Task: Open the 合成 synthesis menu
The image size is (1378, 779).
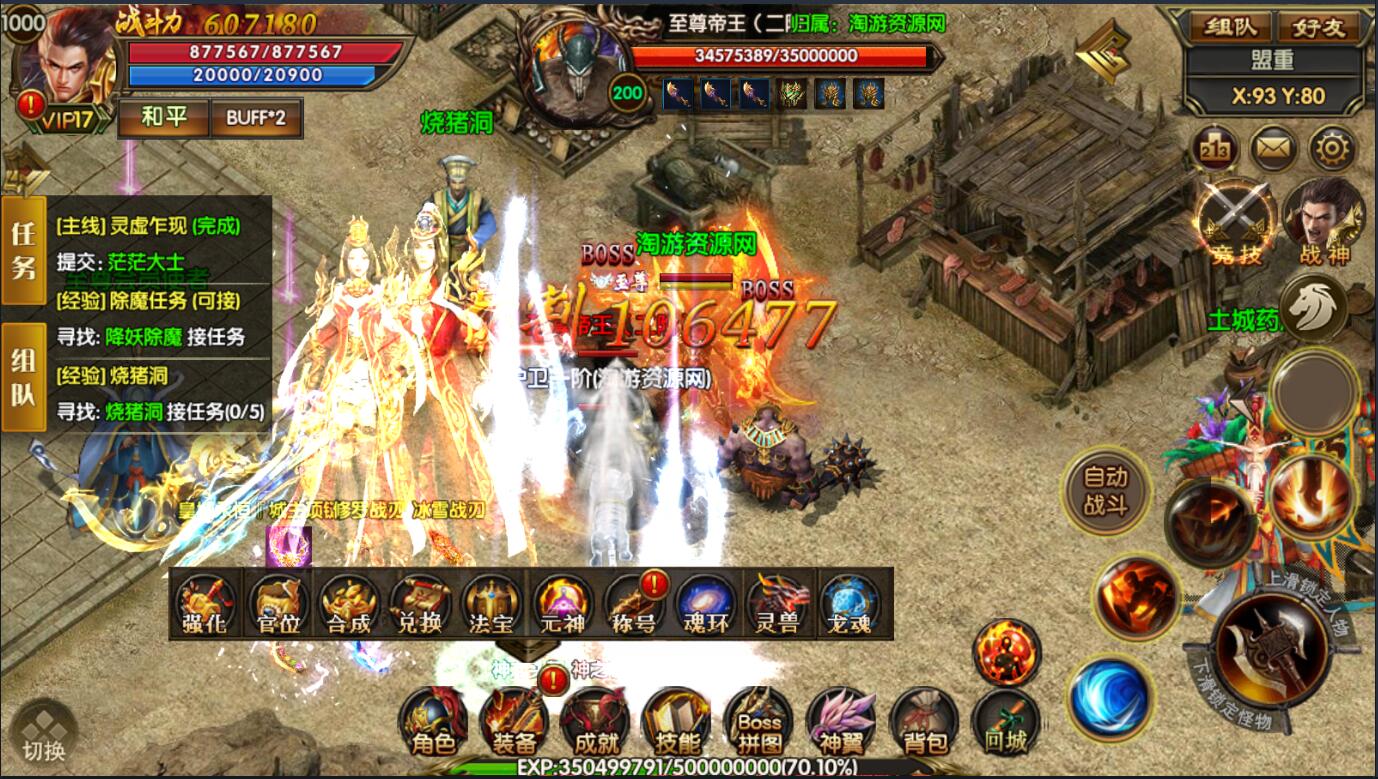Action: [348, 605]
